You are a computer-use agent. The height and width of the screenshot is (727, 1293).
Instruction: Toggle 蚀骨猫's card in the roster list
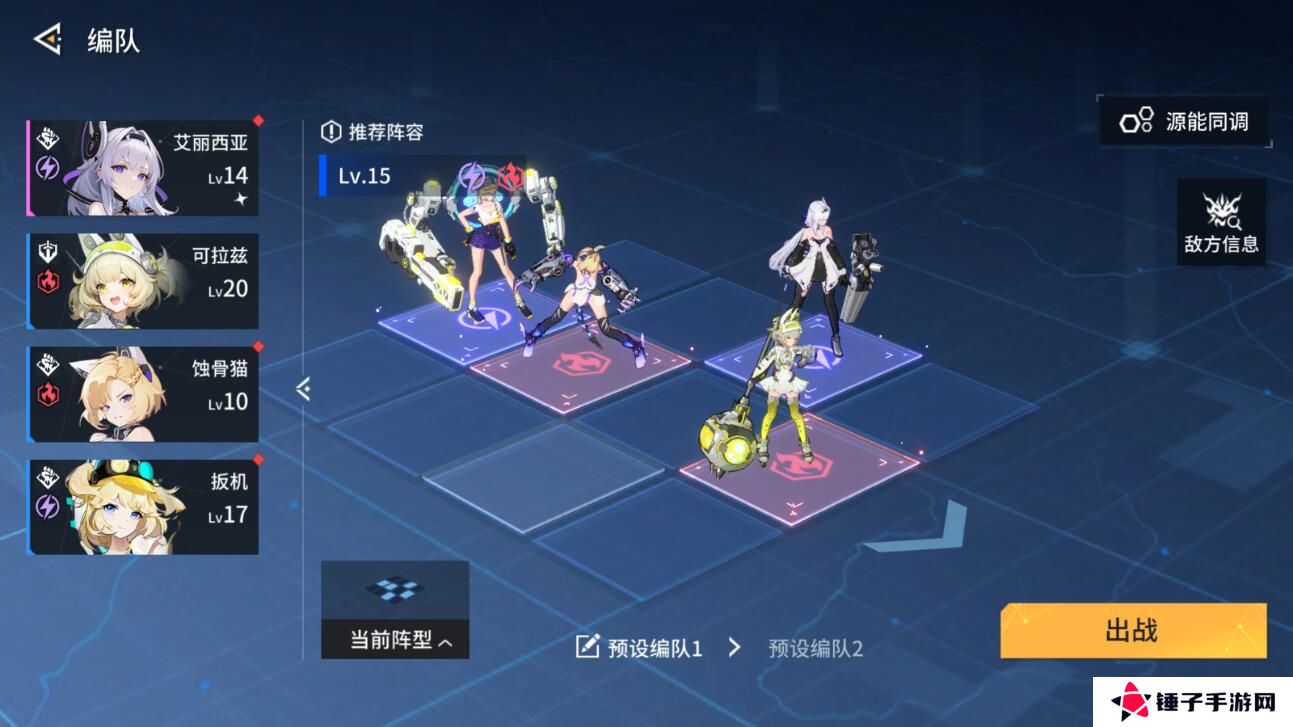[143, 392]
